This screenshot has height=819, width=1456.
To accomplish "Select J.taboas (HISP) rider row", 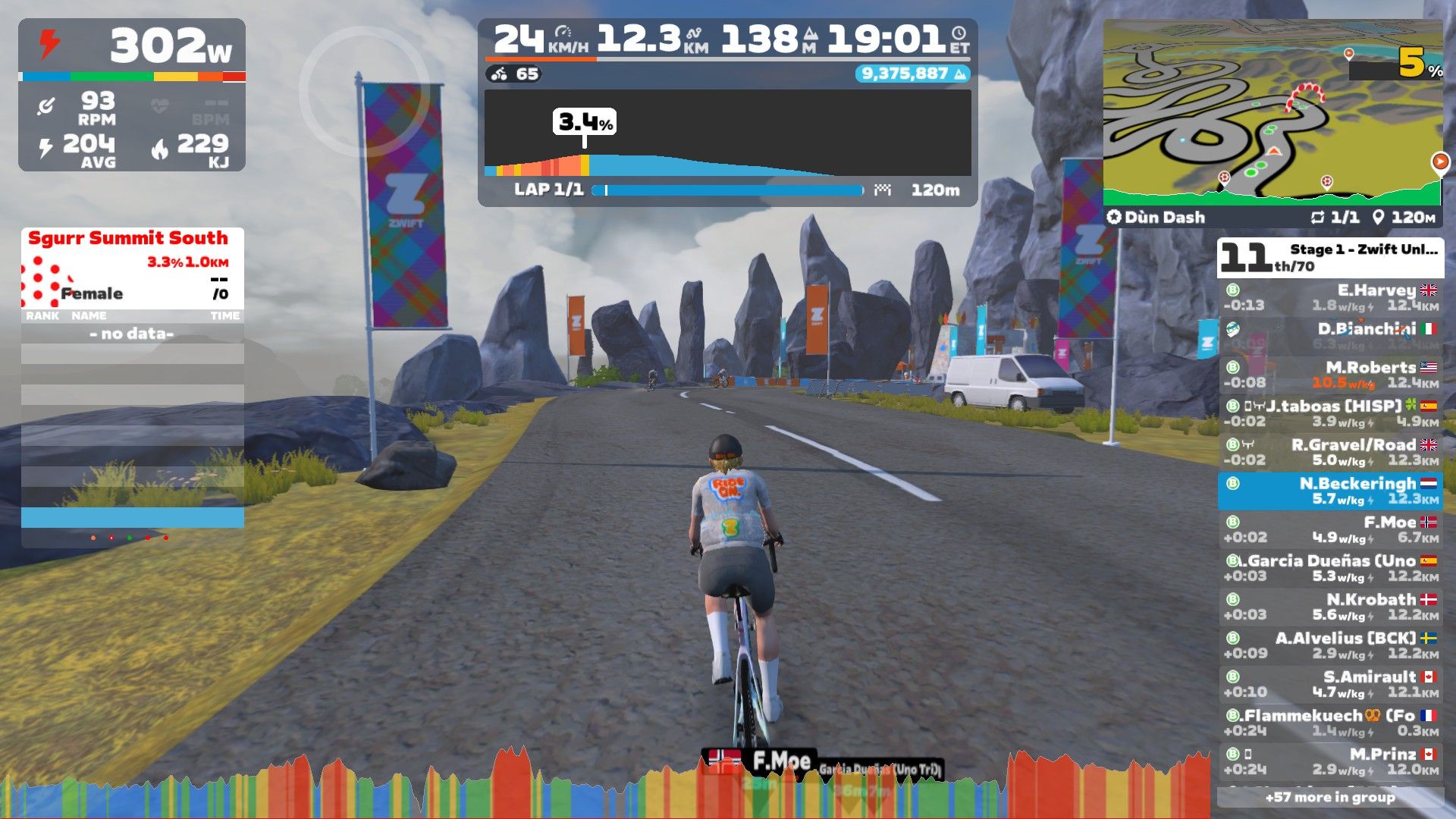I will point(1331,413).
